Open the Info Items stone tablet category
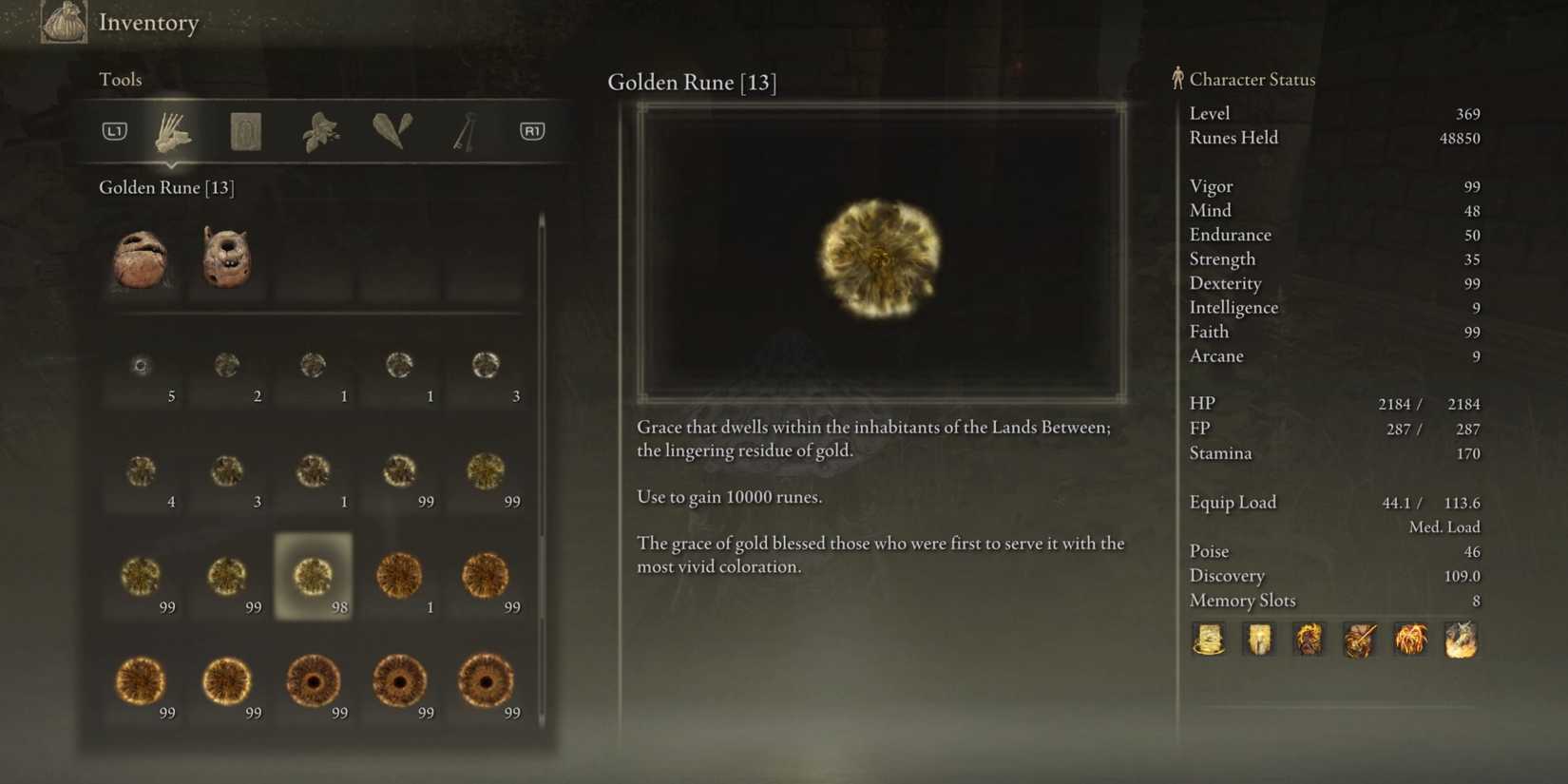 point(246,130)
